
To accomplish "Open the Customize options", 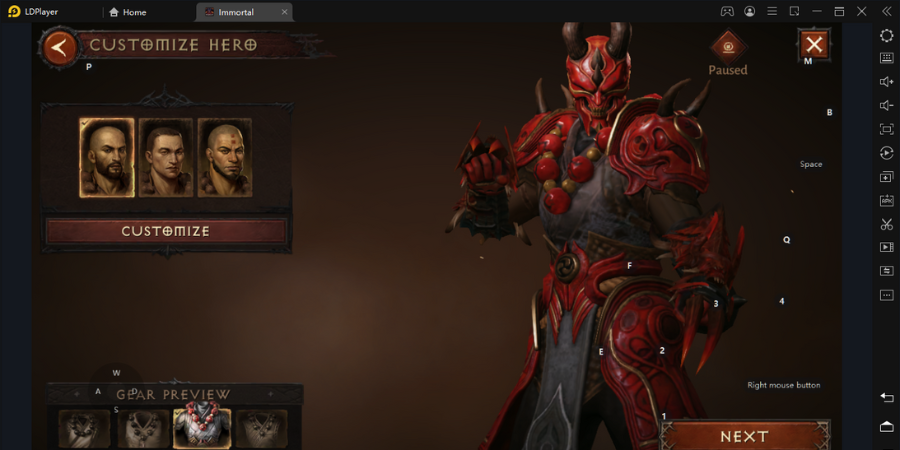I will 166,231.
